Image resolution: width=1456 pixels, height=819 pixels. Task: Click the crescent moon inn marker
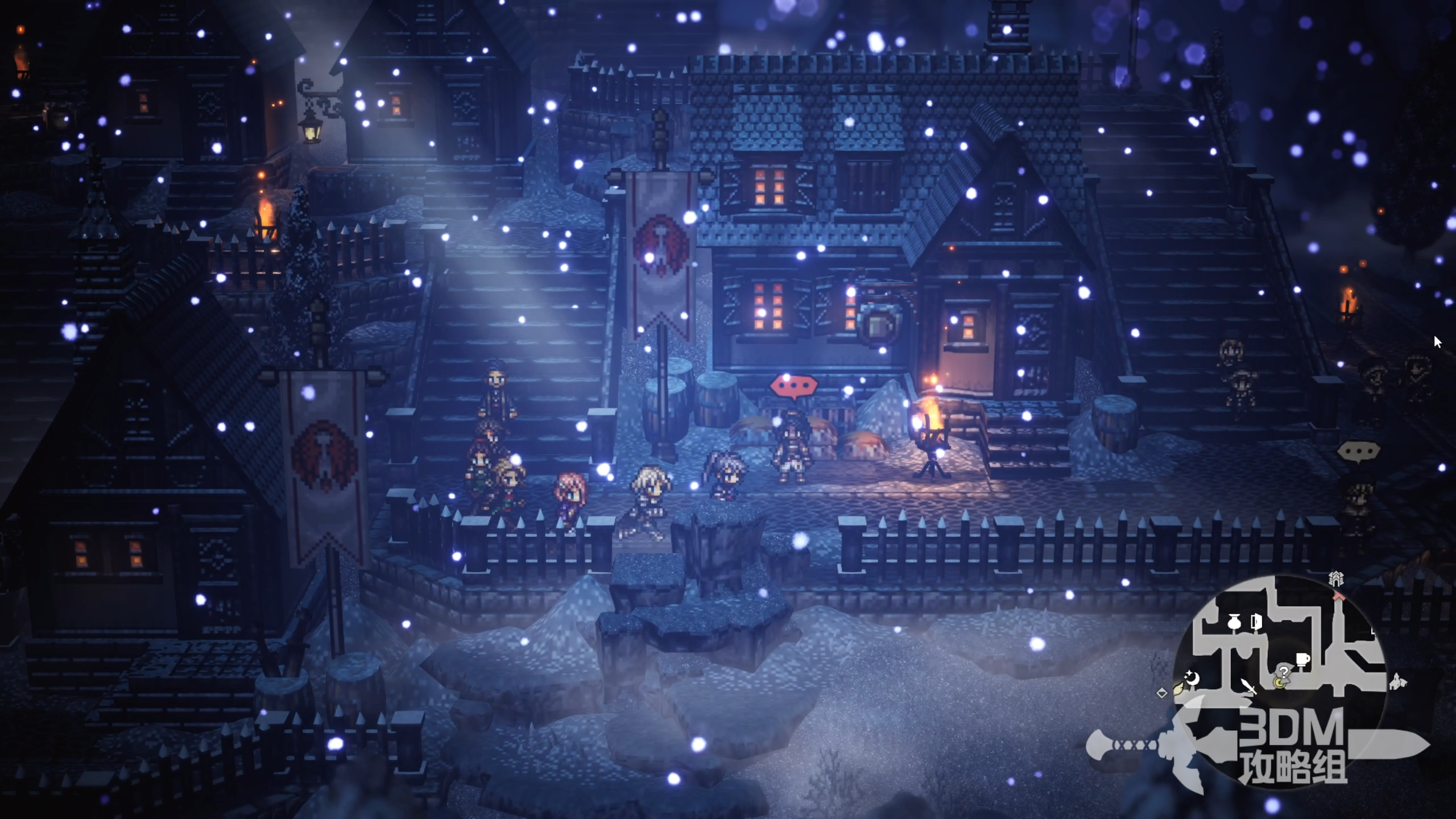(x=1192, y=679)
